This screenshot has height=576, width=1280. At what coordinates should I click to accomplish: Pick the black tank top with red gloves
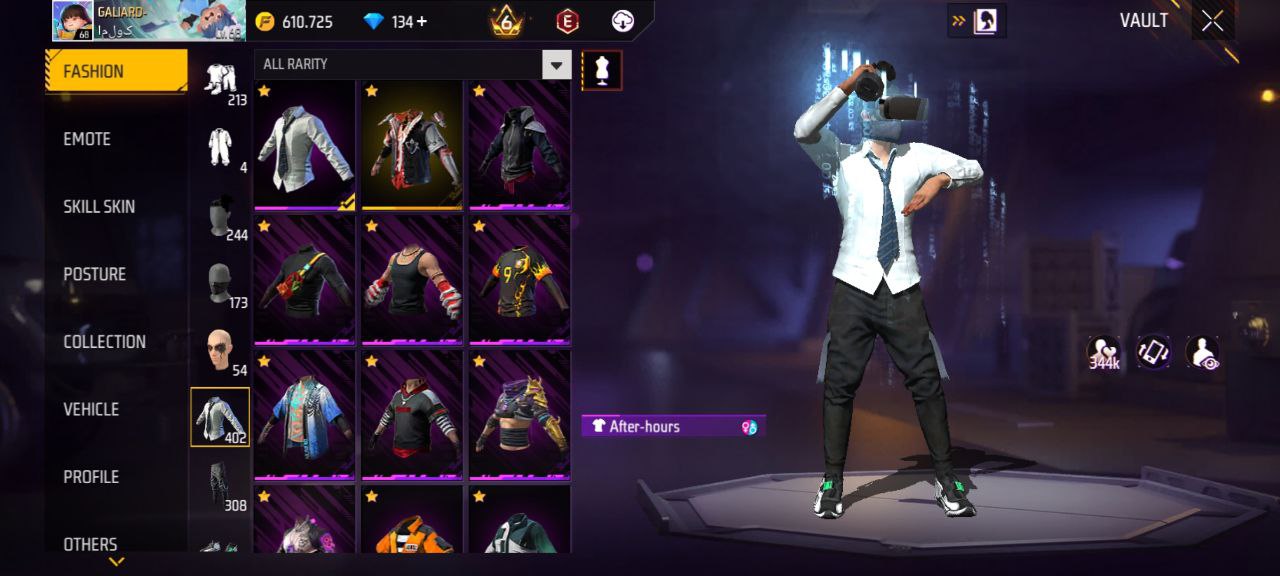[412, 280]
